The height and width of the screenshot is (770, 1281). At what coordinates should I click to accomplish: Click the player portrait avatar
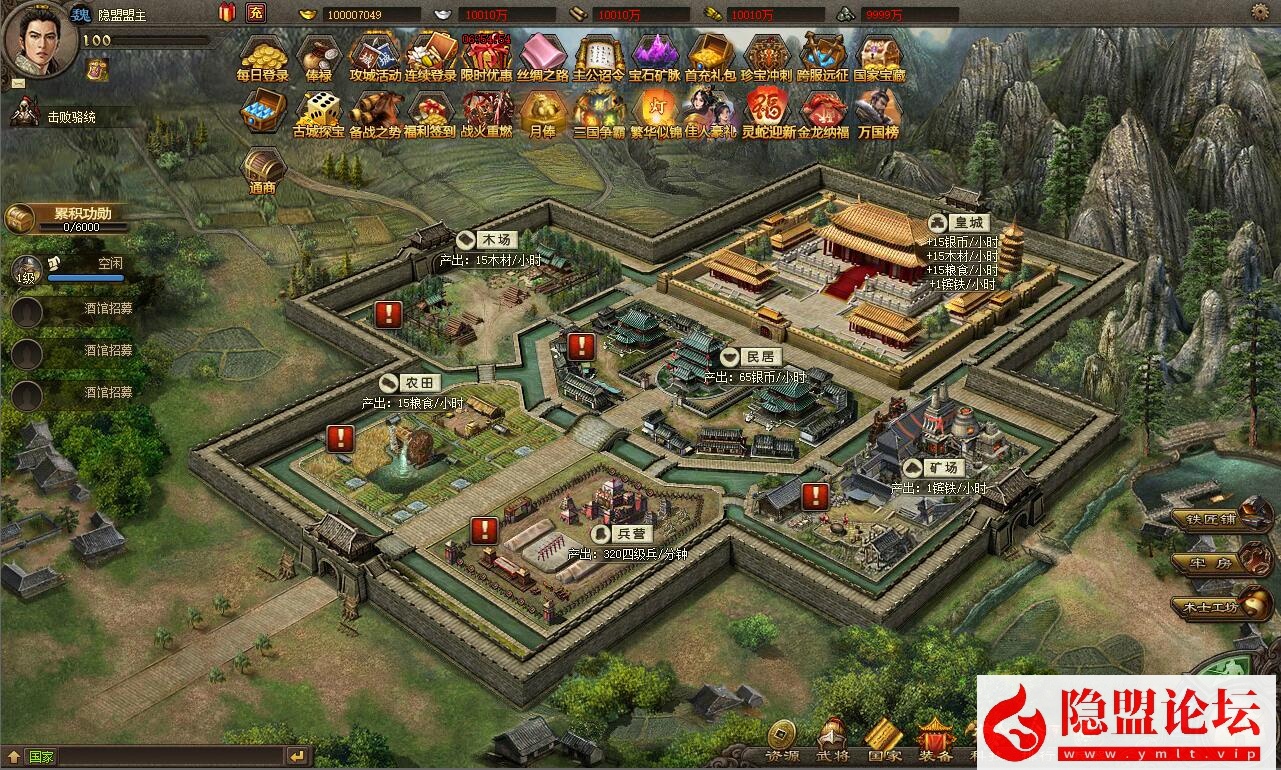coord(40,38)
